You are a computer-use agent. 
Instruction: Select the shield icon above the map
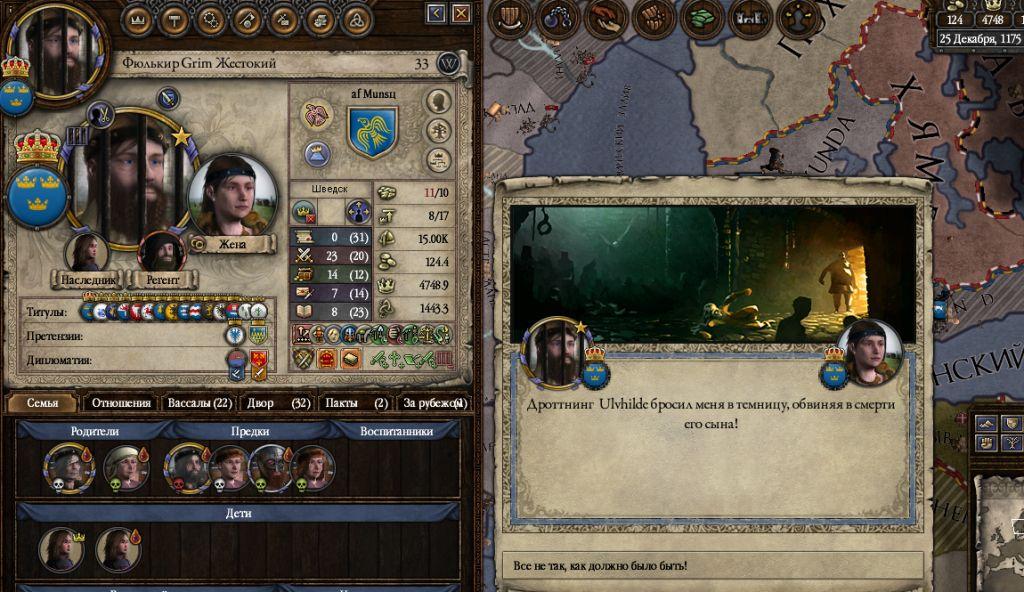tap(510, 17)
